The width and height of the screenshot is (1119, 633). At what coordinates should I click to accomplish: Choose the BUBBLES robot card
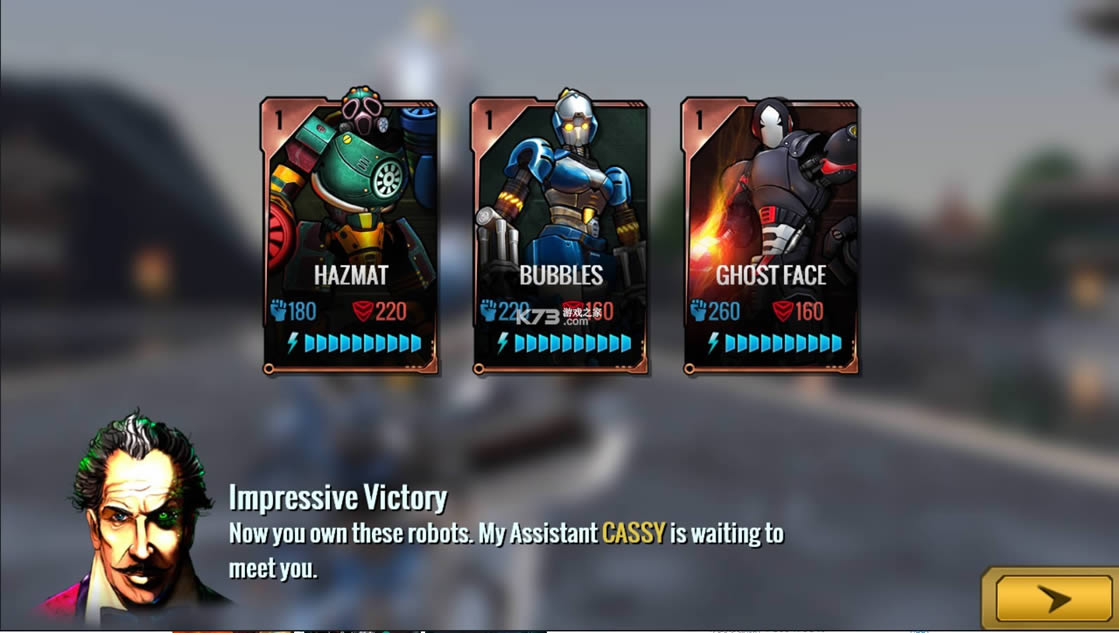pos(560,235)
